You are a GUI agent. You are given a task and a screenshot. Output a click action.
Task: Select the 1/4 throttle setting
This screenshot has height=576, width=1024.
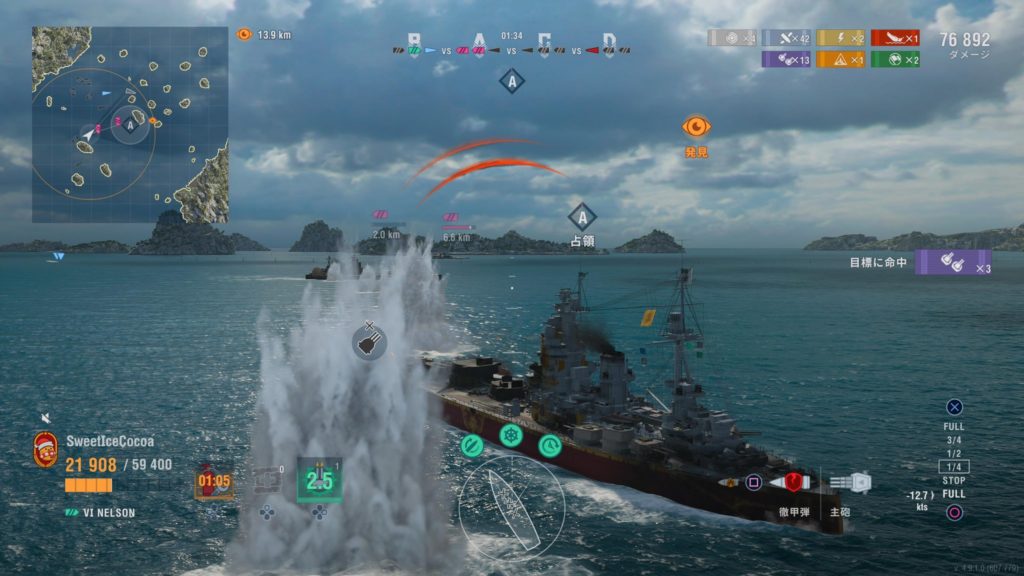point(954,466)
